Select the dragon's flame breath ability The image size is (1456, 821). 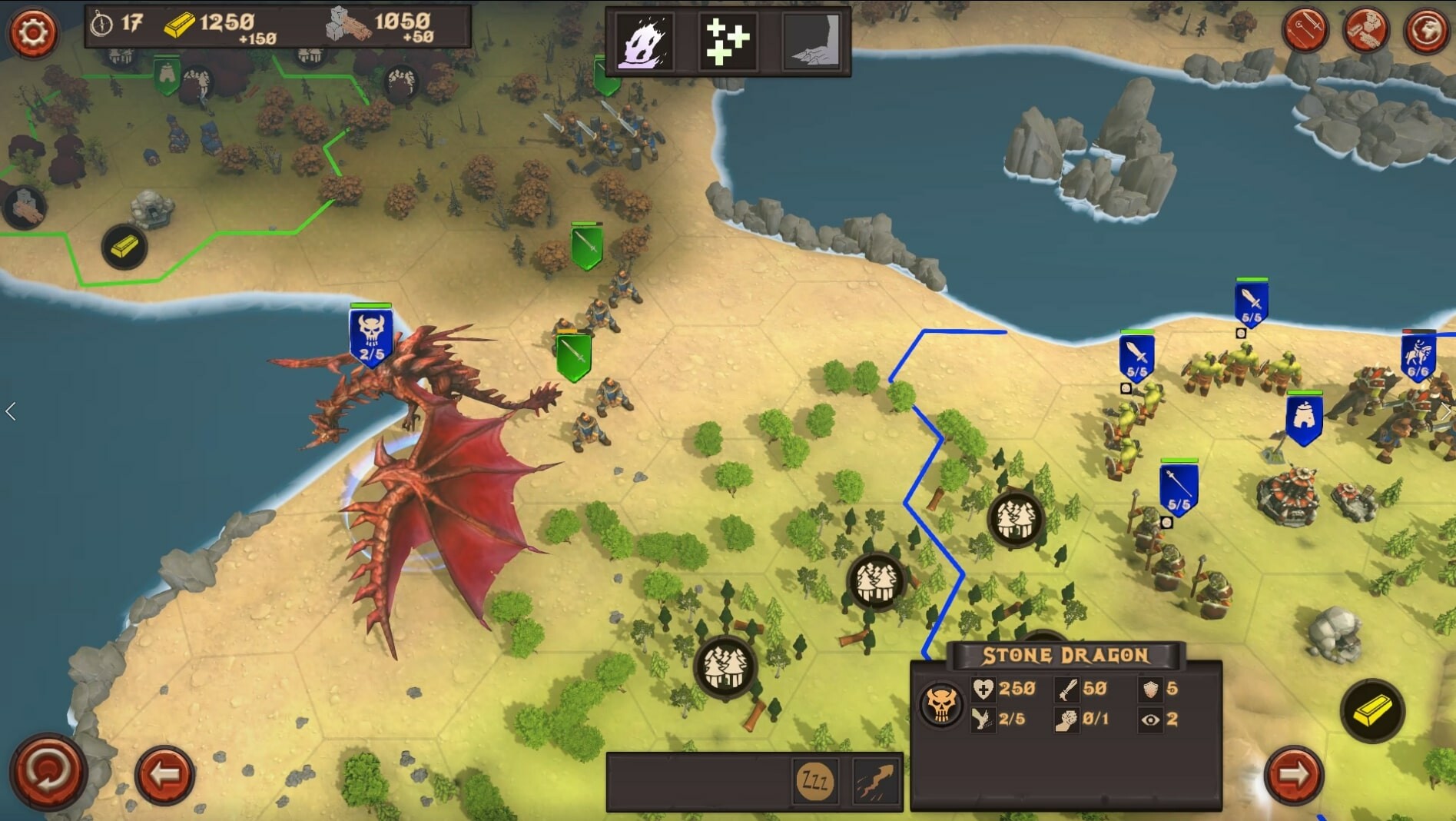[645, 41]
